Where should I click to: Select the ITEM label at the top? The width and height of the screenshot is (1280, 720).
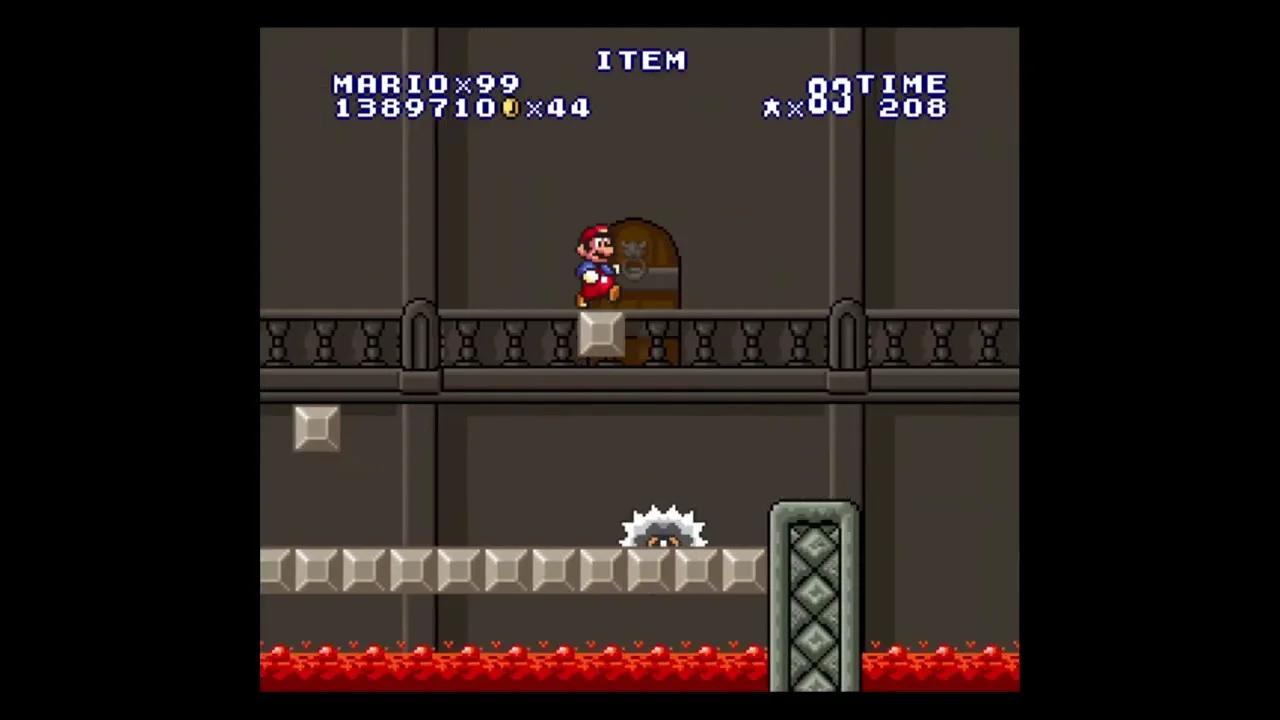click(641, 61)
